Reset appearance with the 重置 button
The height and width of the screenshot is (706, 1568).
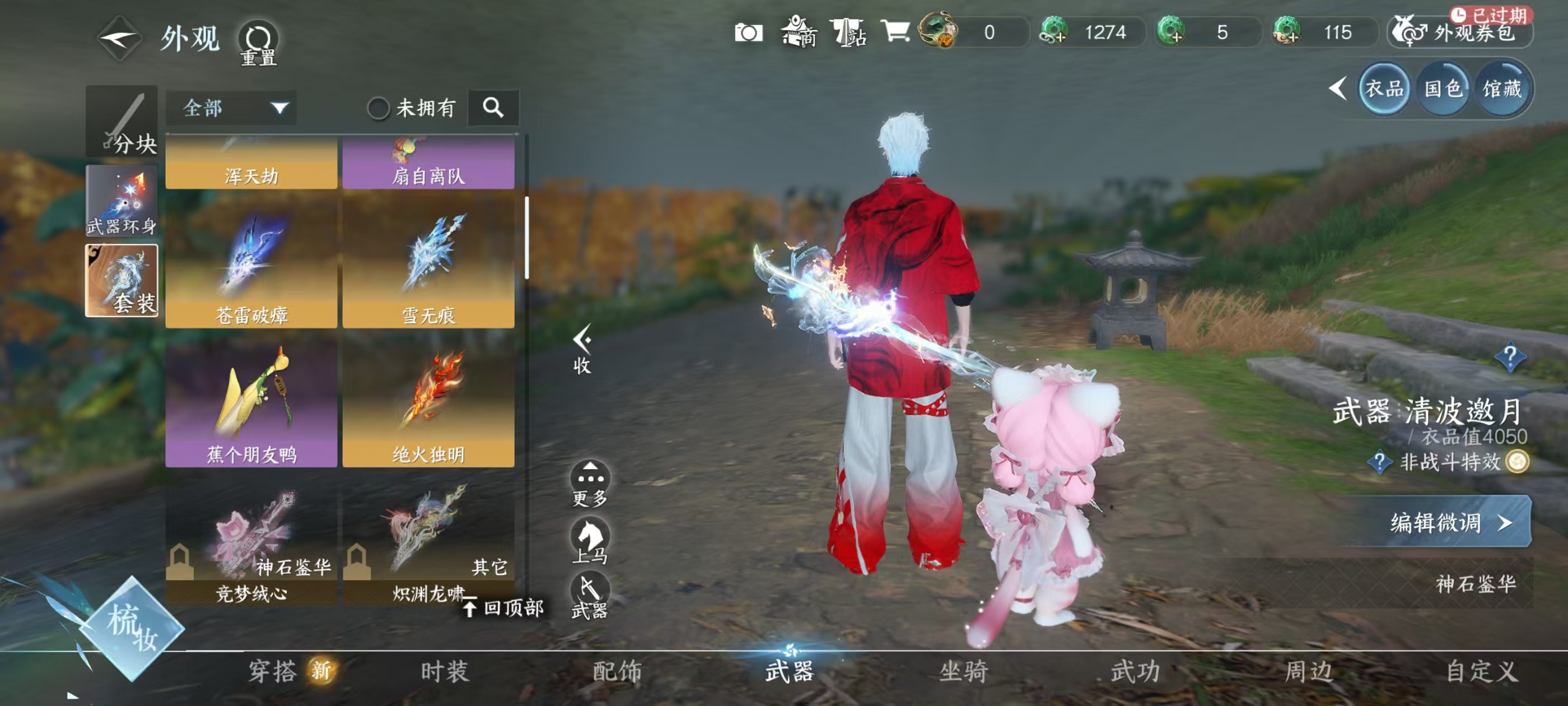258,43
